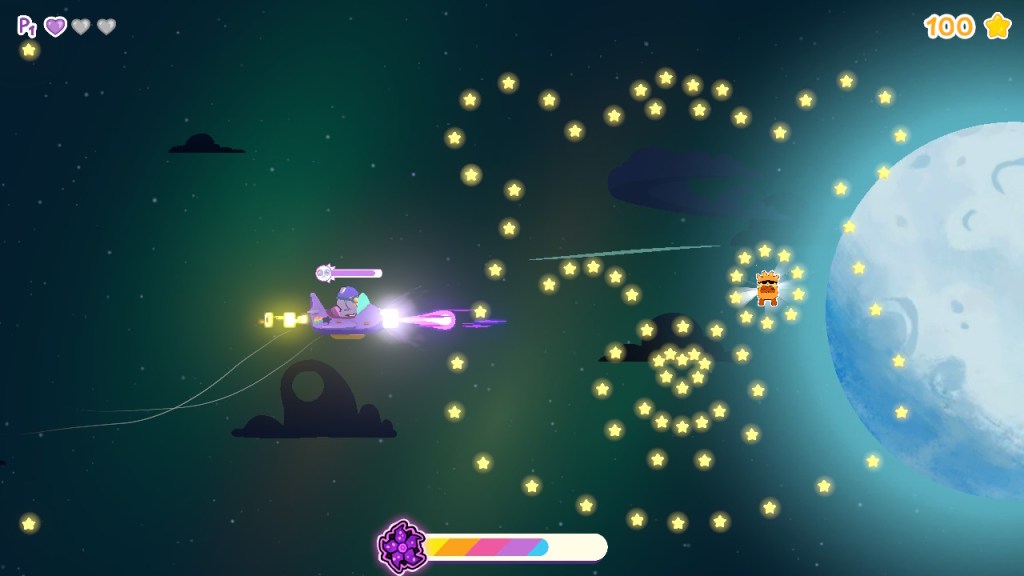The width and height of the screenshot is (1024, 576).
Task: Click the gold star score icon
Action: pyautogui.click(x=997, y=26)
